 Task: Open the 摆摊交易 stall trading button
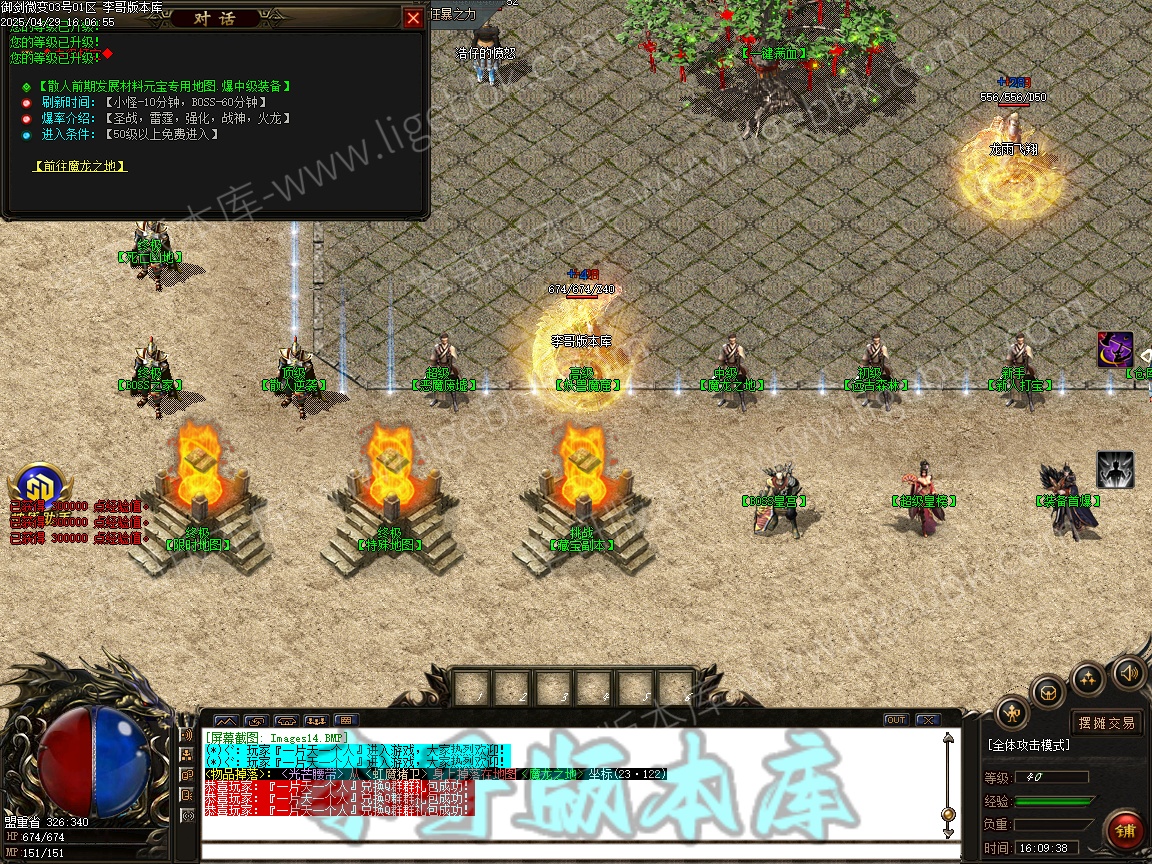[x=1107, y=723]
